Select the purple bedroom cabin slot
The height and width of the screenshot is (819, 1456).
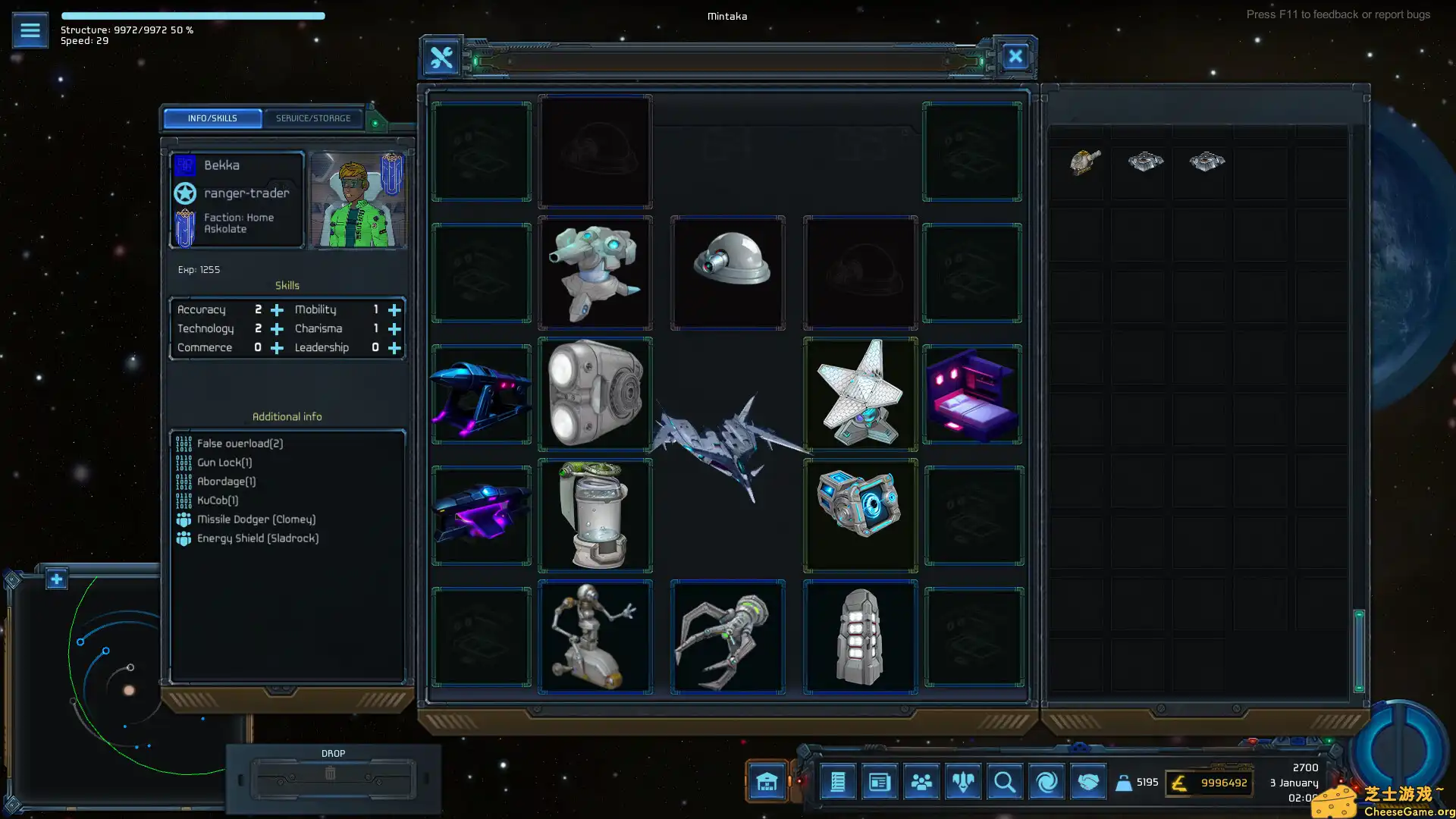[972, 394]
